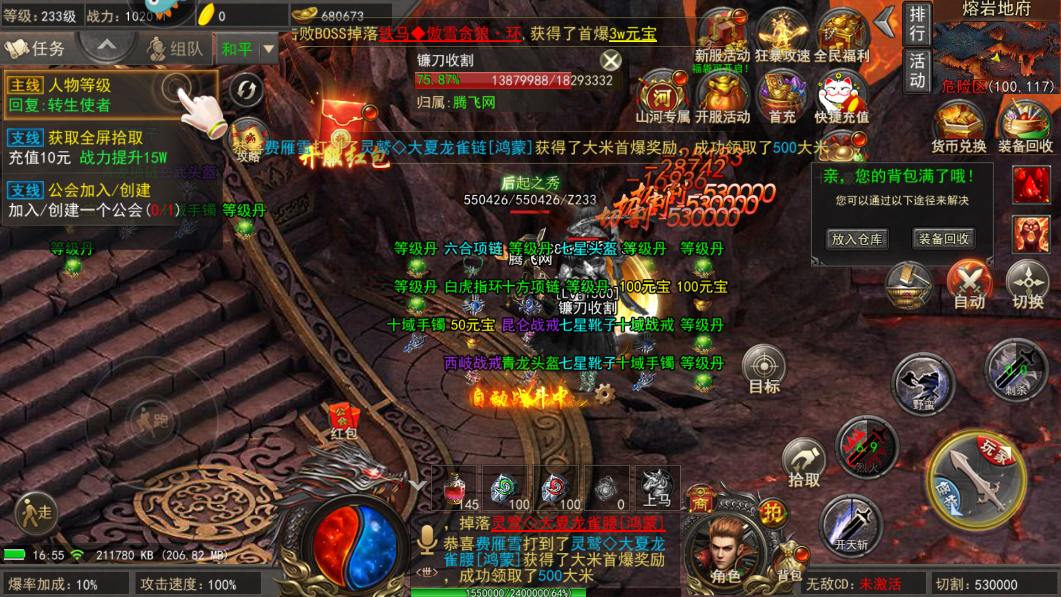
Task: Open the 排行 ranking button
Action: (x=917, y=24)
